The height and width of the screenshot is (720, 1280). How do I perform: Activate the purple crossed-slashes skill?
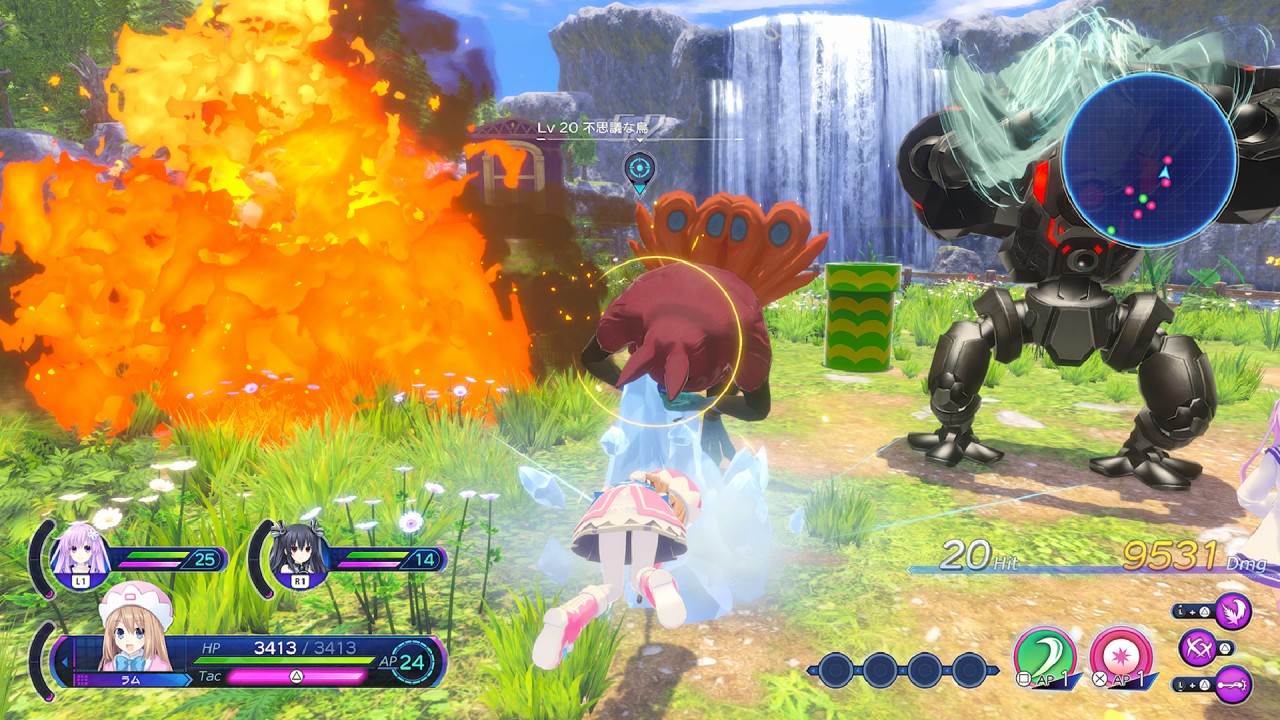tap(1197, 647)
